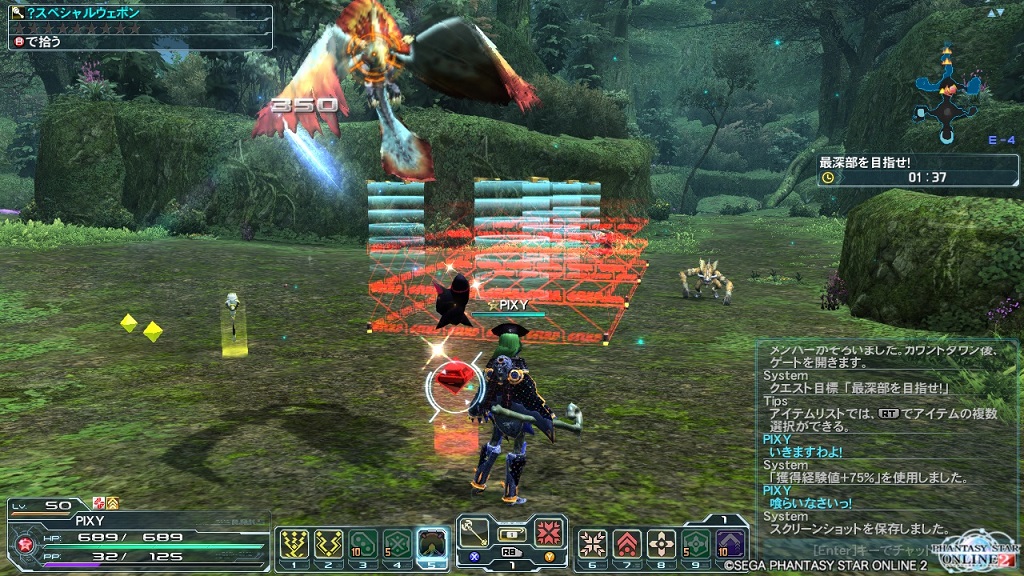
Task: Use the green item in slot 9
Action: click(x=696, y=544)
